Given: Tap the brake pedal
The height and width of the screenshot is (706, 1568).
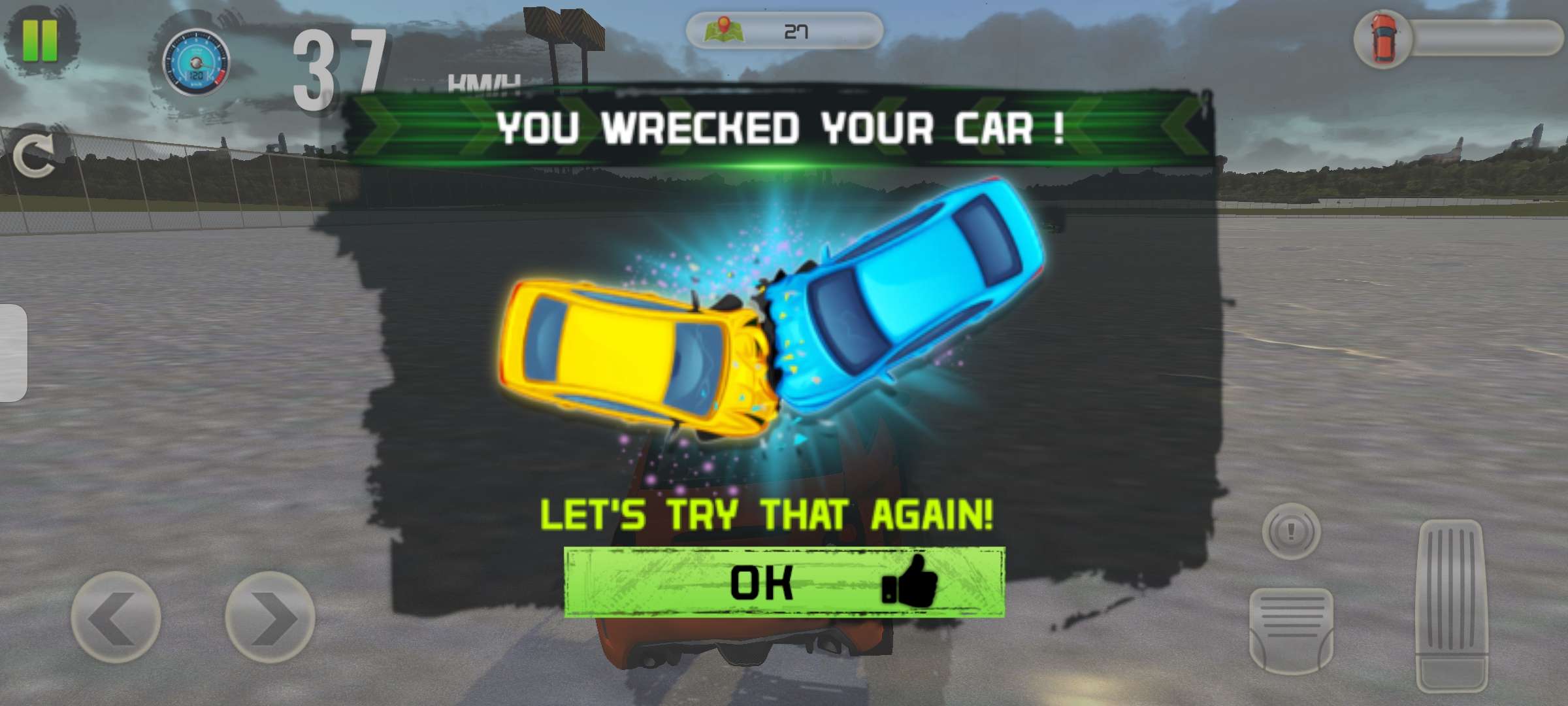Looking at the screenshot, I should tap(1291, 630).
